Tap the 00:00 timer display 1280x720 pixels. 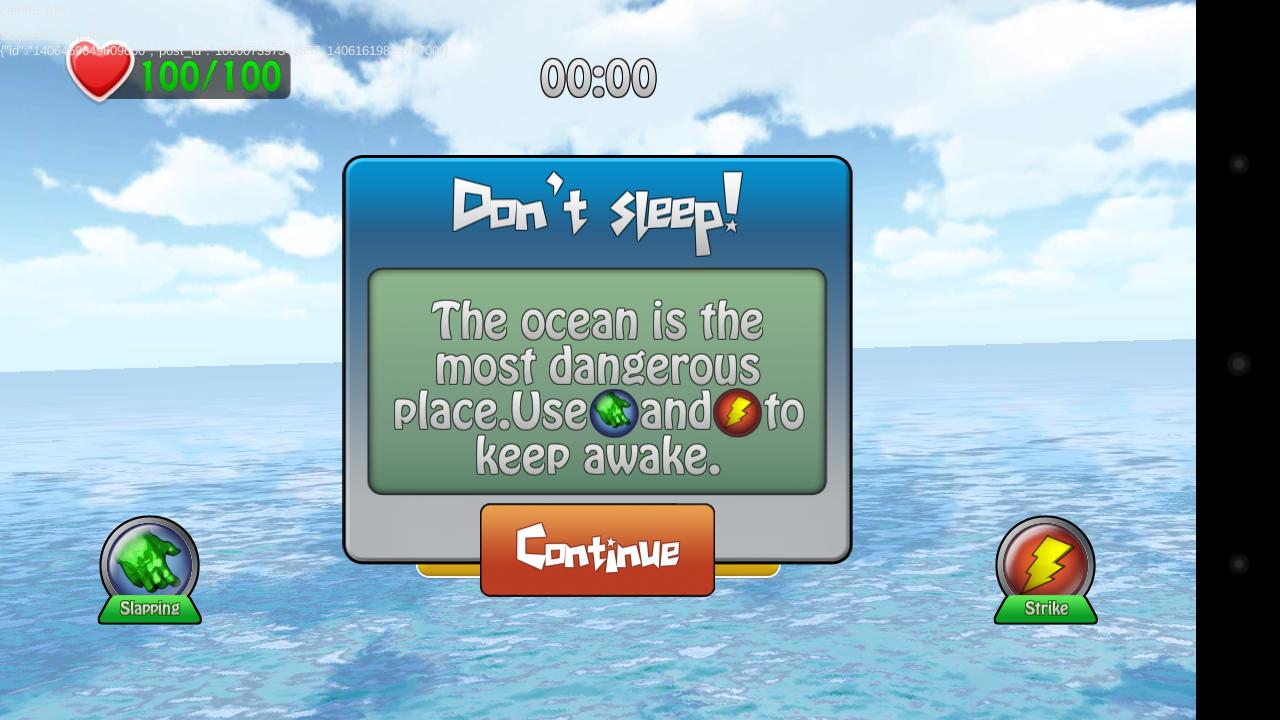[598, 79]
